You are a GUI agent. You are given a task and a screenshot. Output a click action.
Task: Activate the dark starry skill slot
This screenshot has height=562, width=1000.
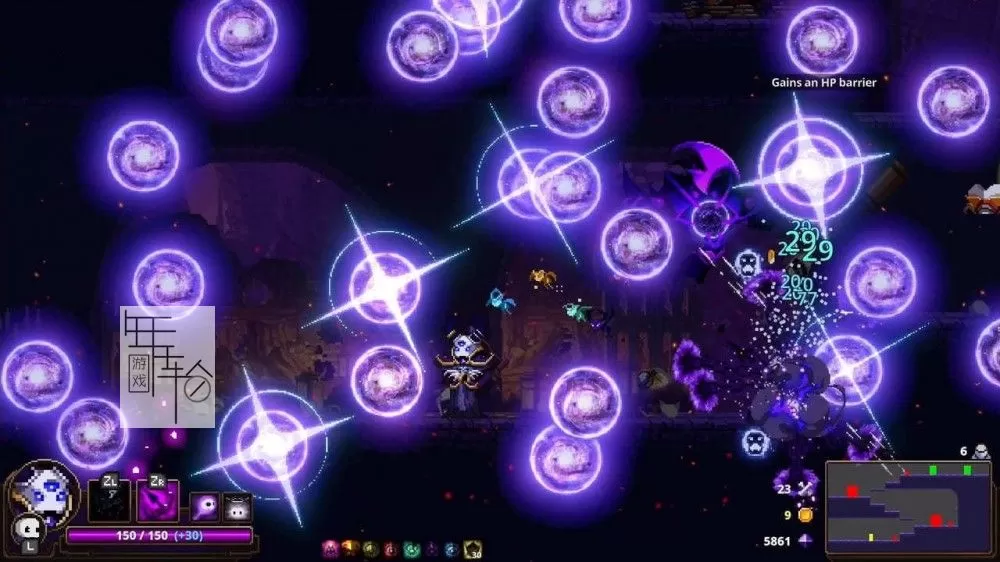(108, 501)
